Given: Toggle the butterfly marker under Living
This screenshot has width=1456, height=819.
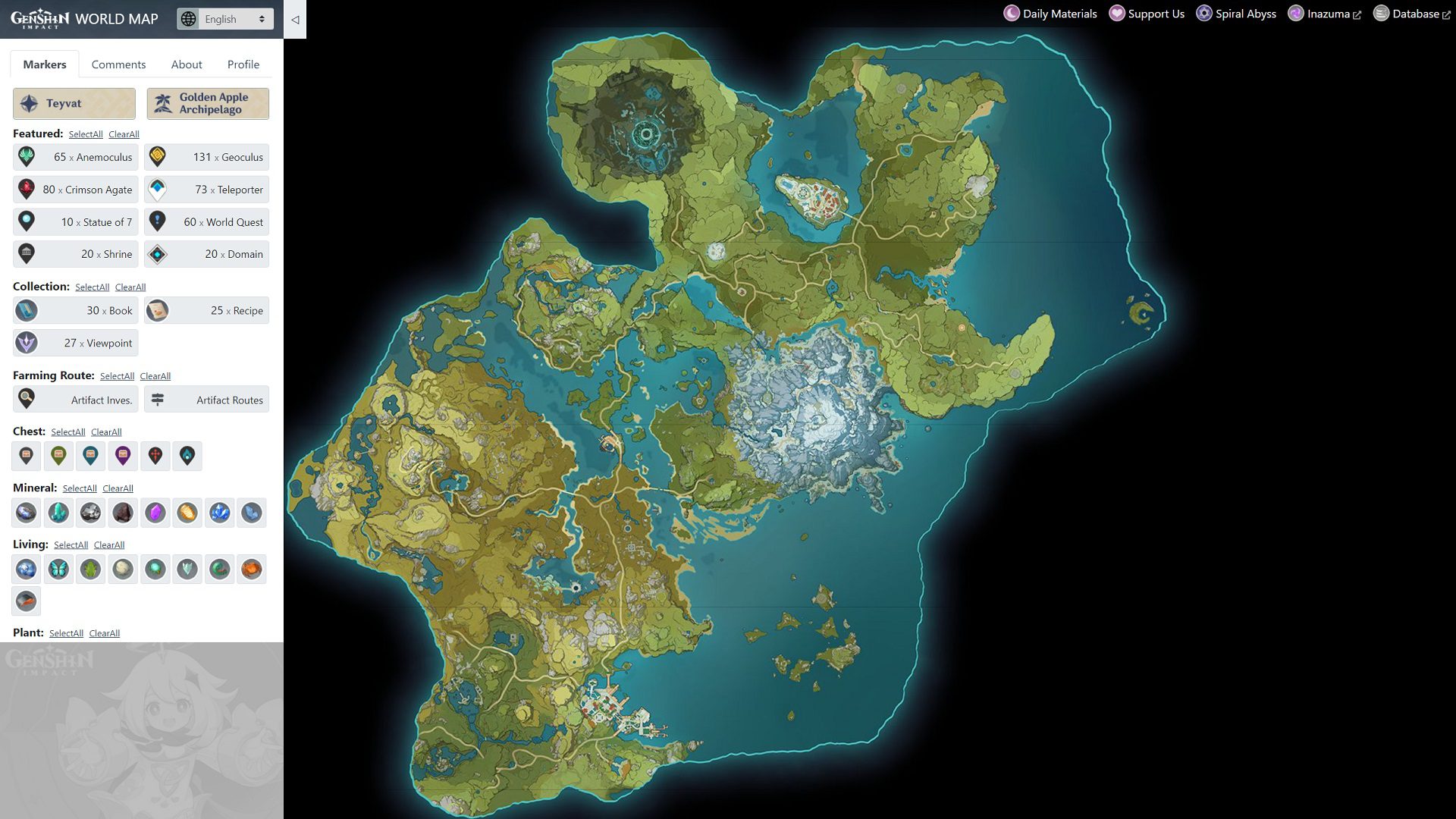Looking at the screenshot, I should (58, 569).
